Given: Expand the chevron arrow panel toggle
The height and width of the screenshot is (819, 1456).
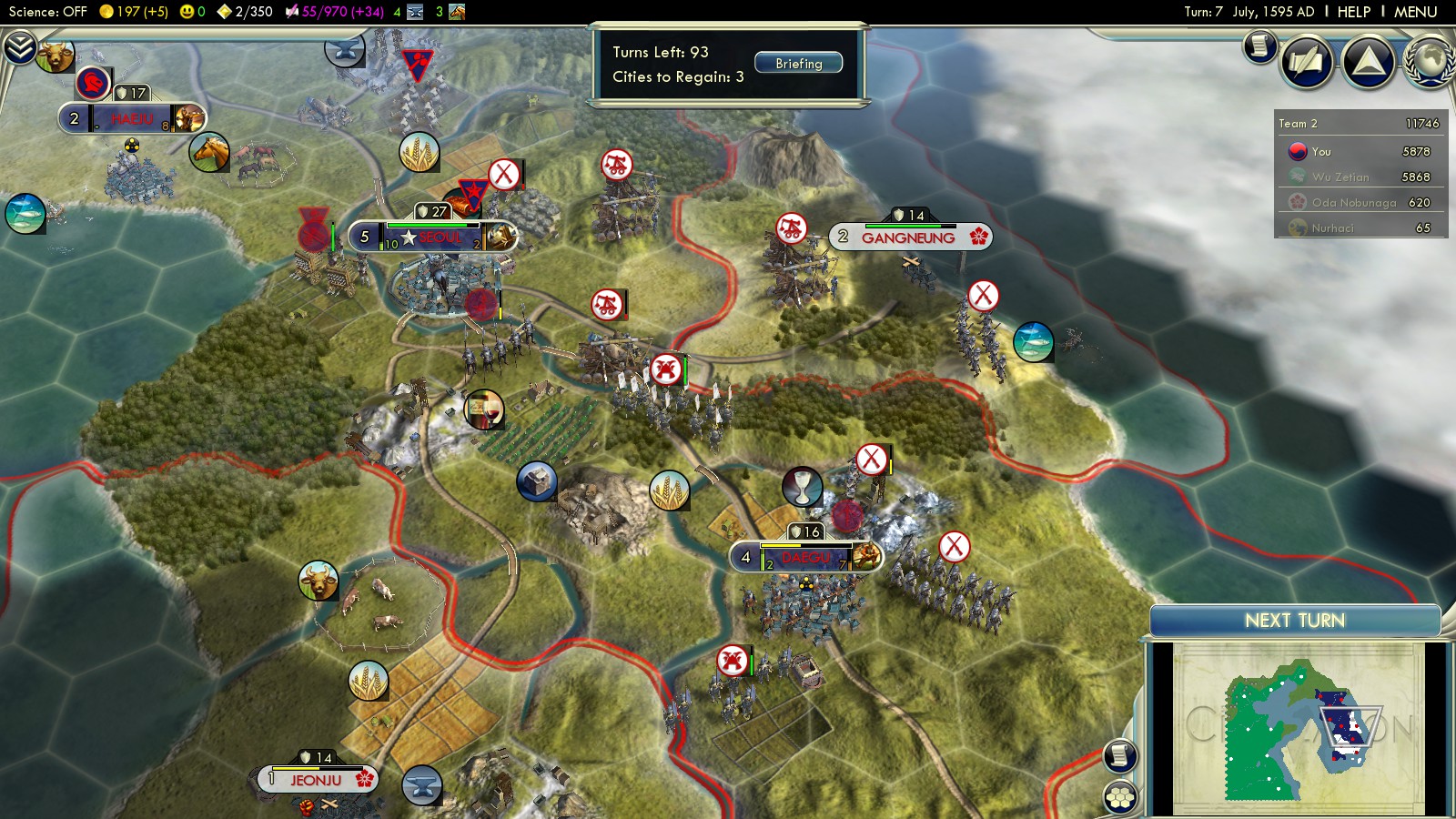Looking at the screenshot, I should 19,47.
